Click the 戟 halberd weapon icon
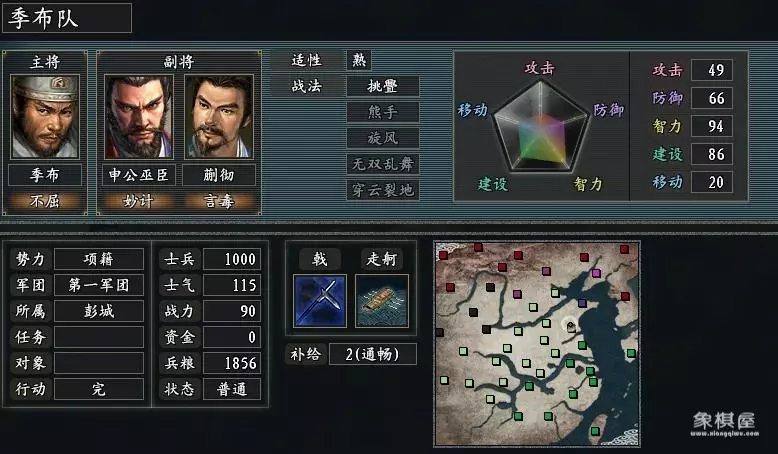This screenshot has height=454, width=778. (x=320, y=300)
